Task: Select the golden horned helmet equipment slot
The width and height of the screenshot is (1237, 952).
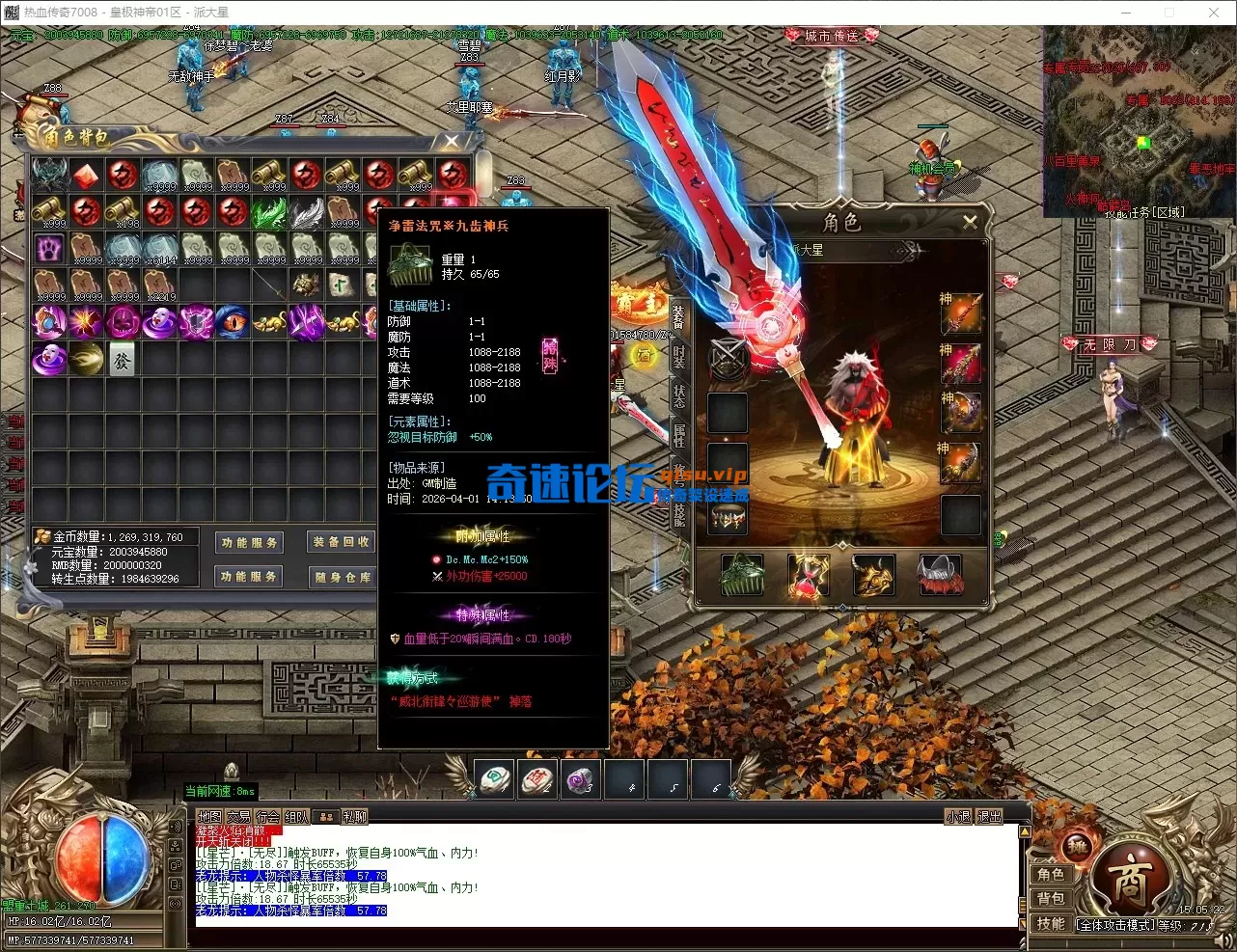Action: 873,575
